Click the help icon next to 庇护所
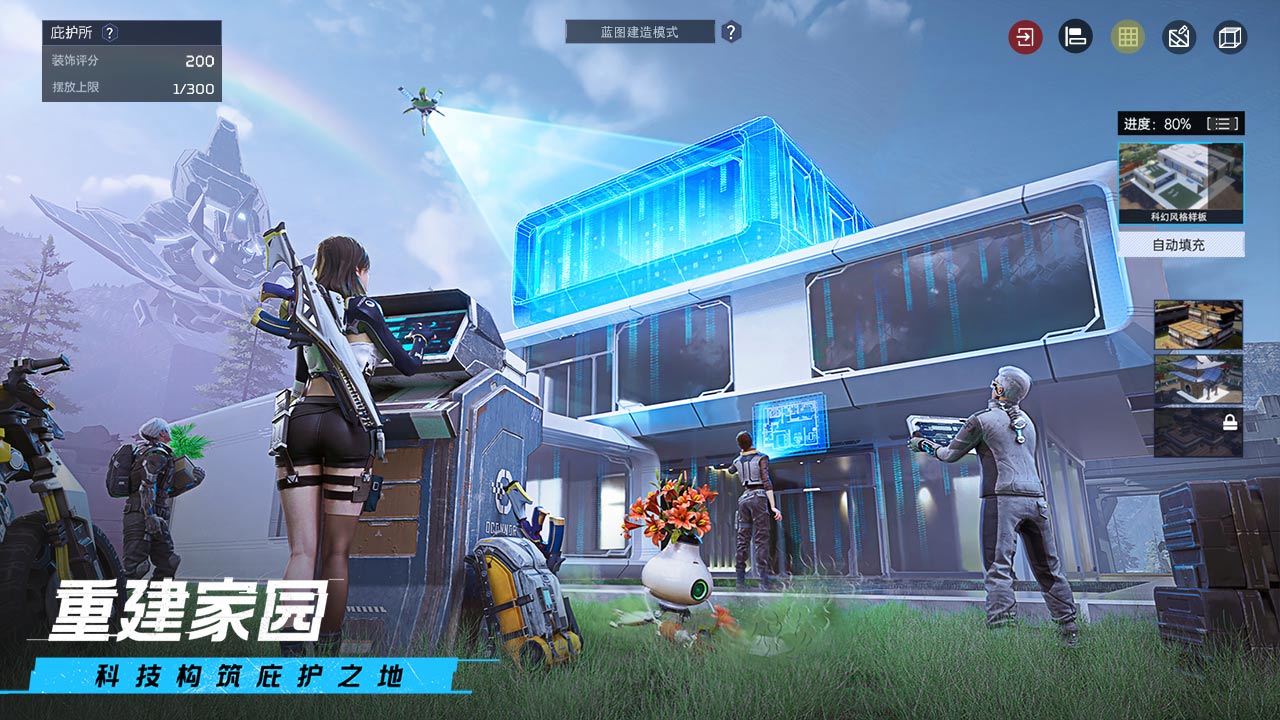 108,32
